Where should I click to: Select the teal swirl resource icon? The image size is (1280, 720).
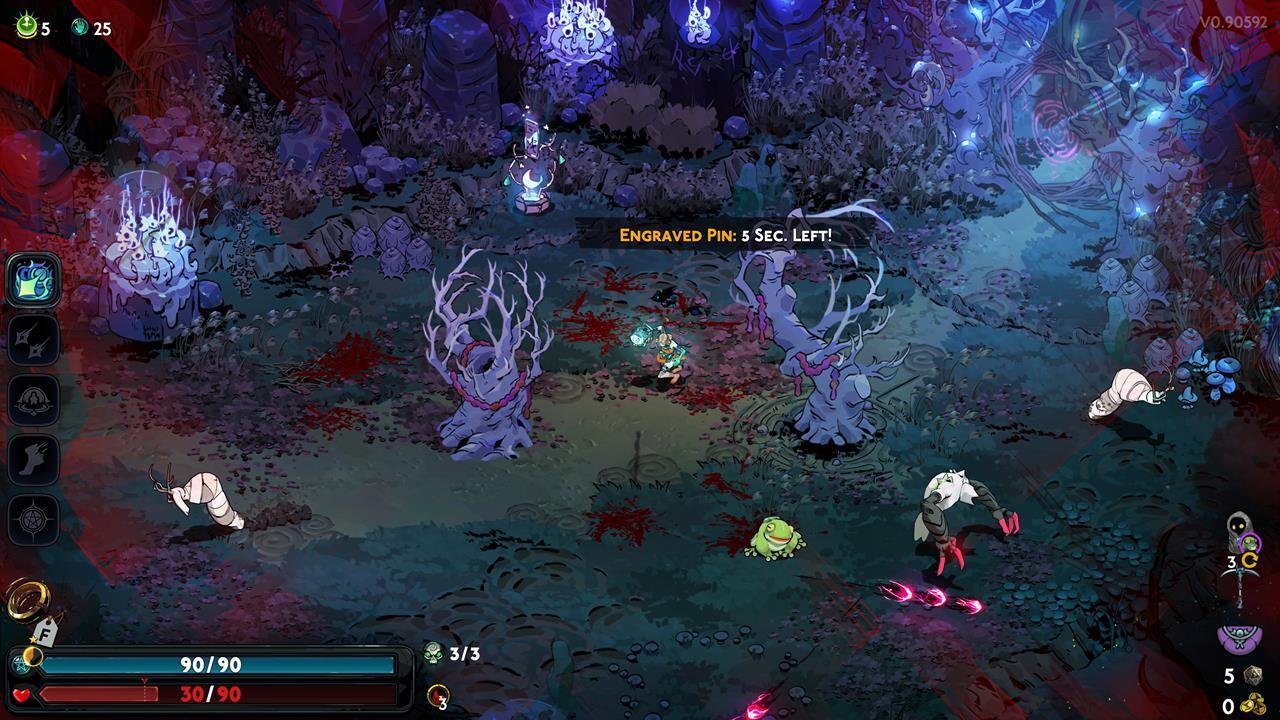(80, 28)
